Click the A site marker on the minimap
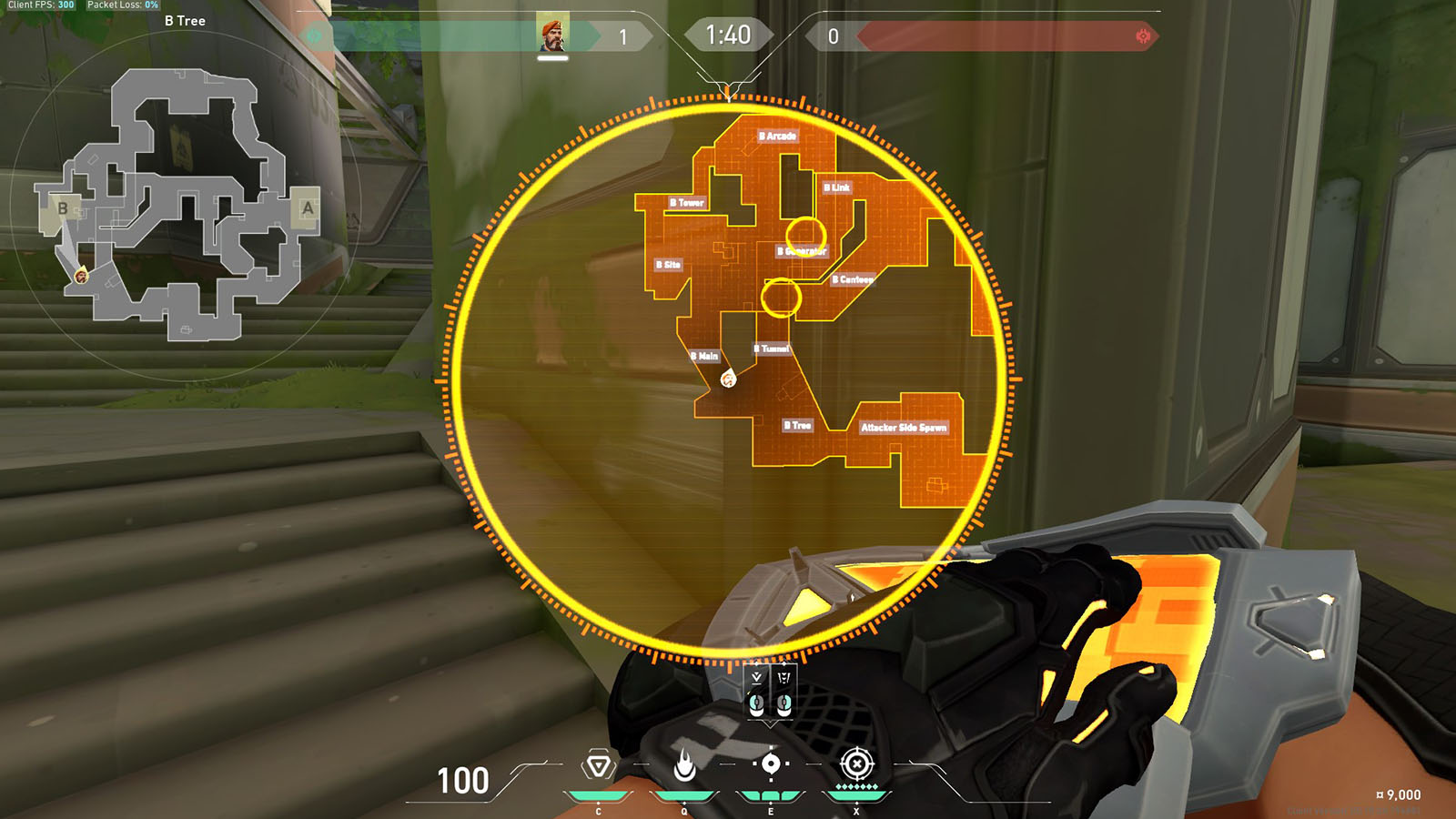This screenshot has width=1456, height=819. 307,209
